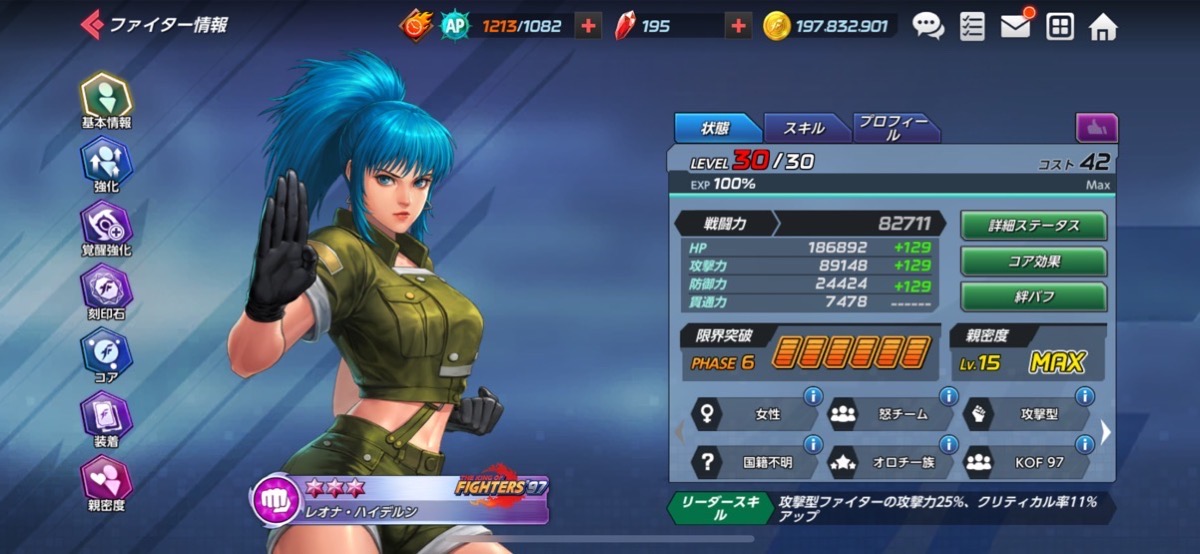Switch to the スキル tab
The width and height of the screenshot is (1200, 554).
pyautogui.click(x=805, y=128)
